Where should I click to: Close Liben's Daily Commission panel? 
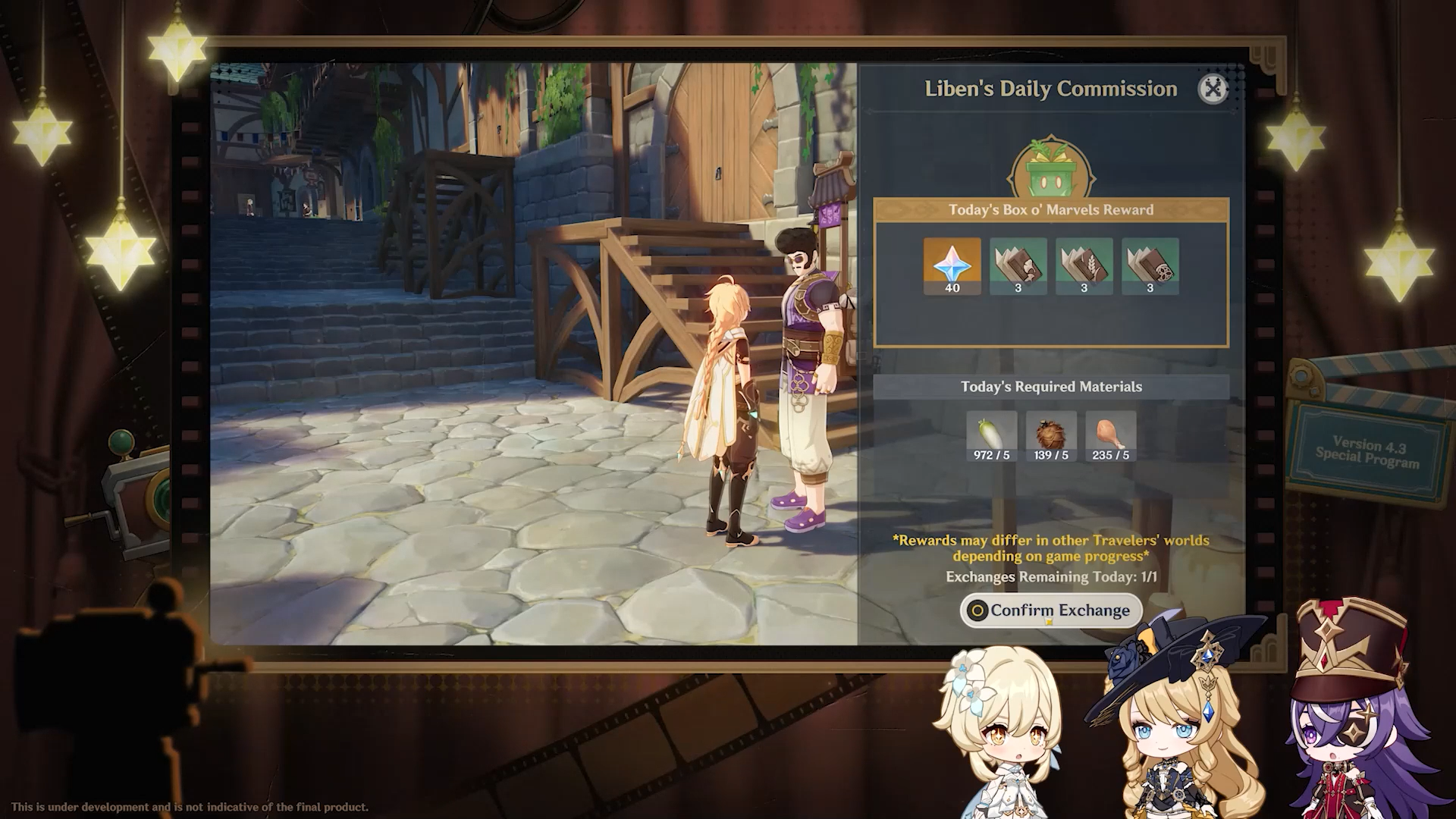pyautogui.click(x=1213, y=89)
